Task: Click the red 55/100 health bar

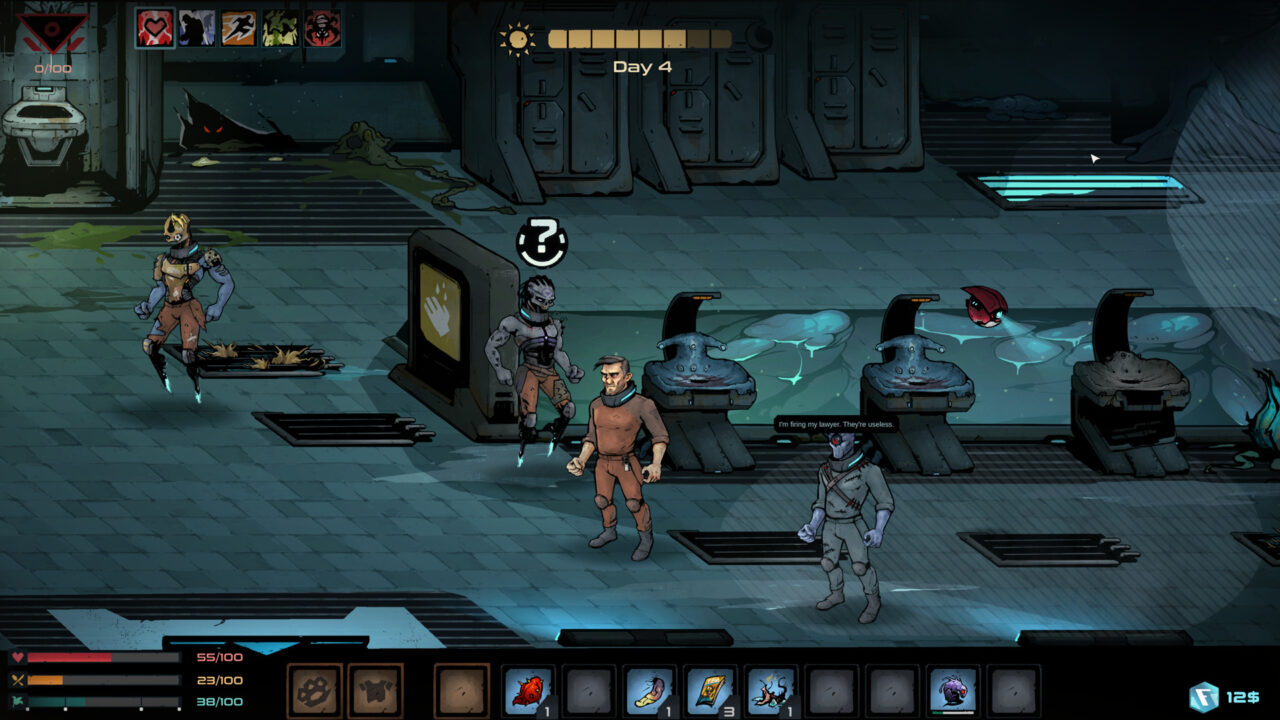Action: point(100,657)
